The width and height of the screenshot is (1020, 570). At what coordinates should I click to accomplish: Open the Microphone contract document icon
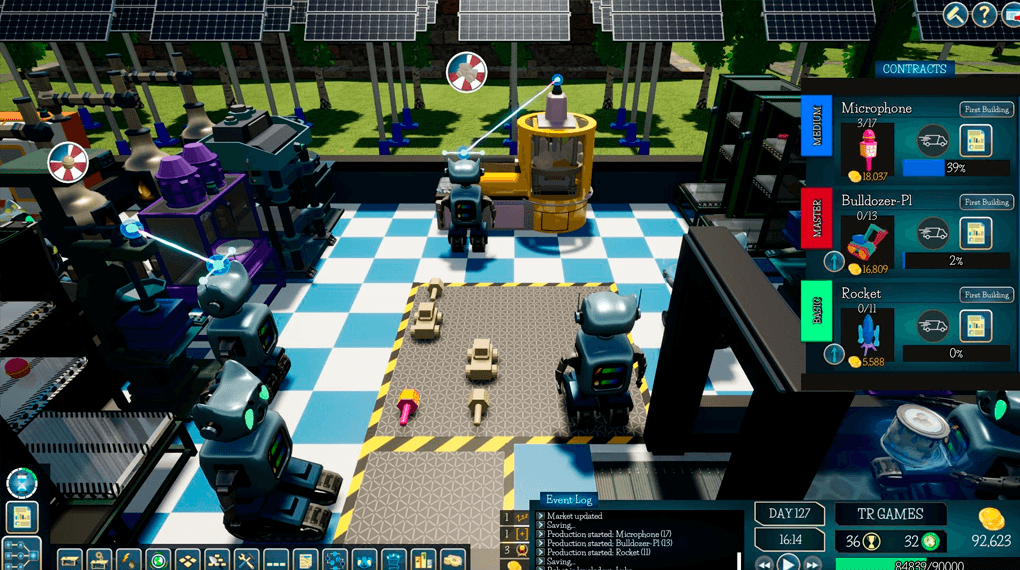tap(976, 141)
